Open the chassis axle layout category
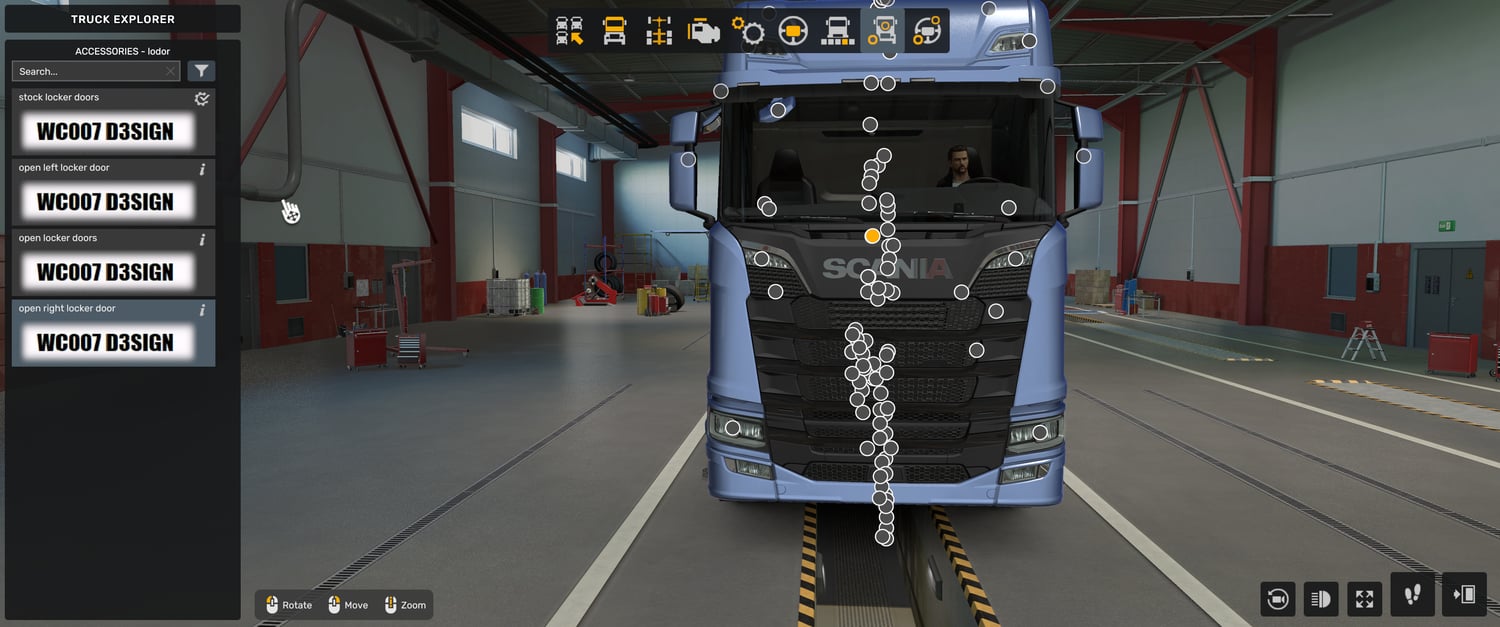This screenshot has width=1500, height=627. [x=659, y=32]
